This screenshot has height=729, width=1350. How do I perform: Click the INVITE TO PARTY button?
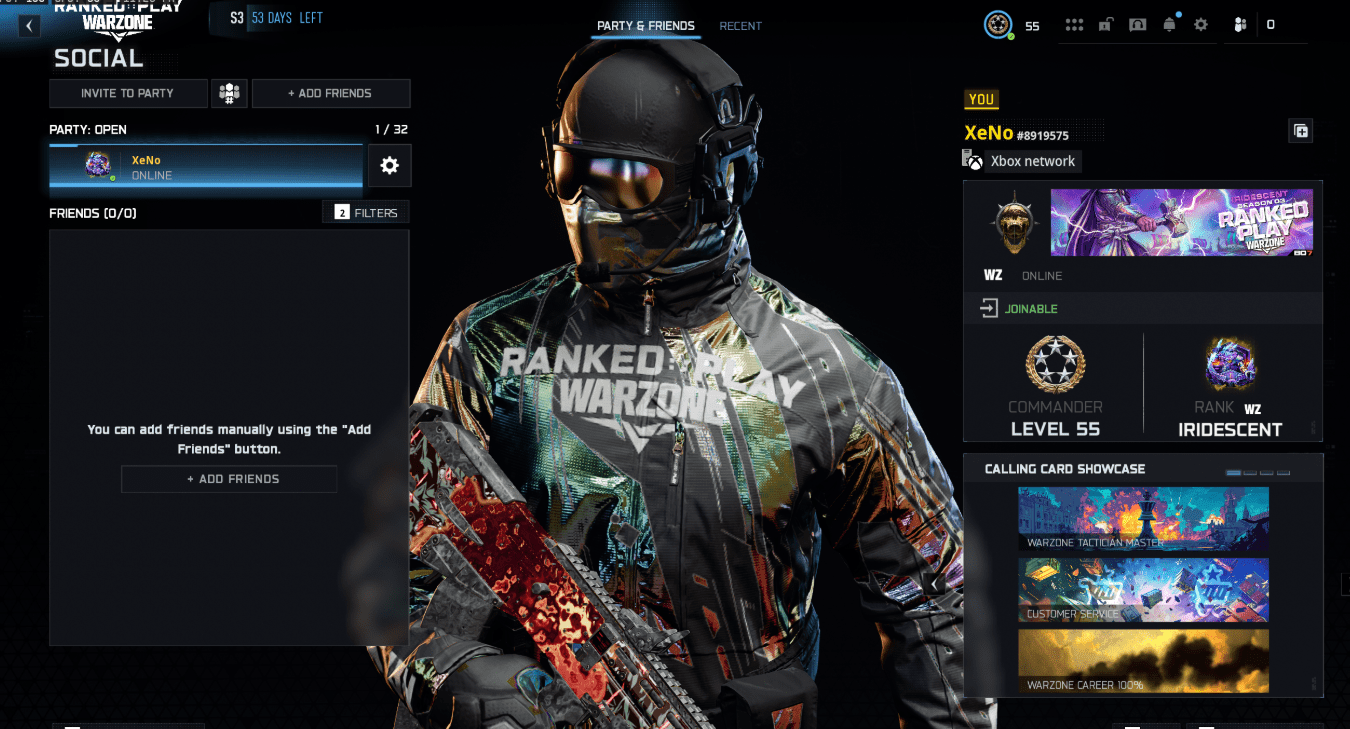coord(128,93)
